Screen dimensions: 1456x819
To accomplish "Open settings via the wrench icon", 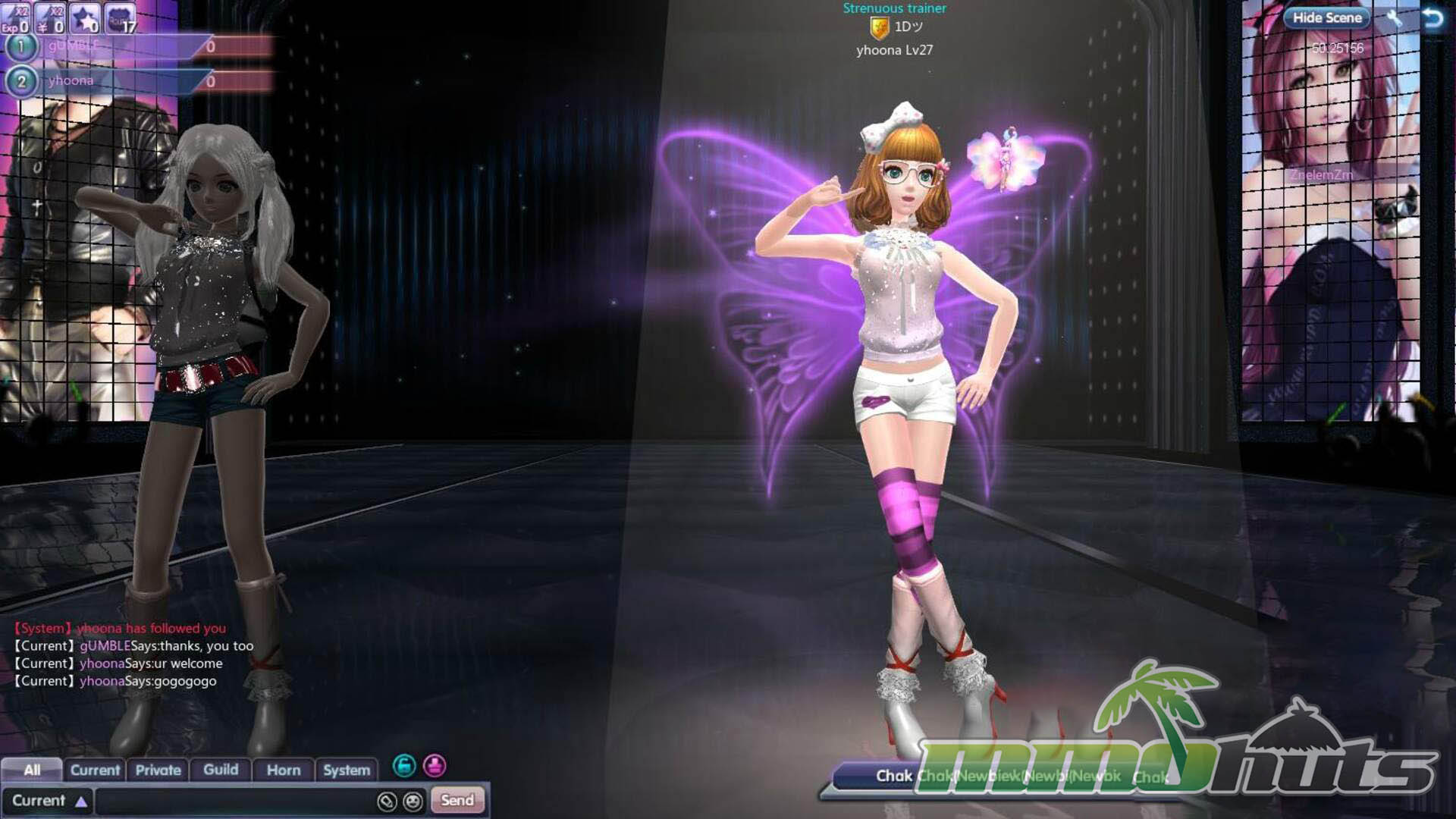I will coord(1394,17).
